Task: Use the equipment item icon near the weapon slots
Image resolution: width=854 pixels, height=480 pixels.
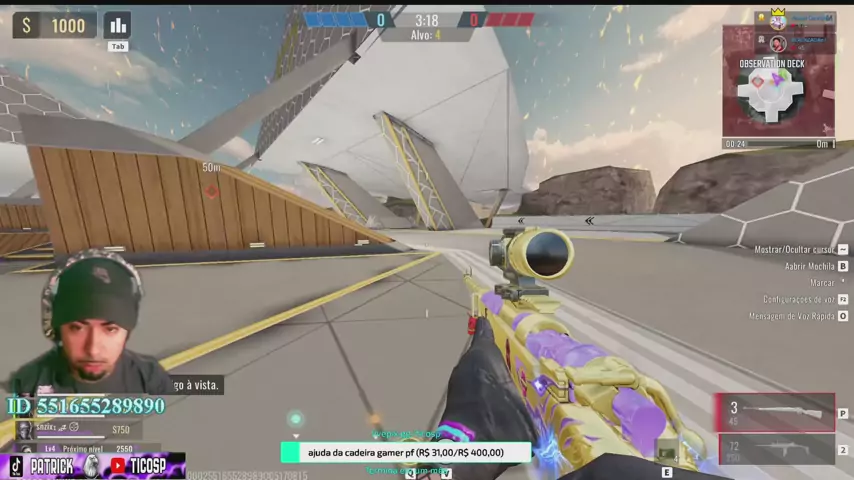Action: (x=666, y=454)
